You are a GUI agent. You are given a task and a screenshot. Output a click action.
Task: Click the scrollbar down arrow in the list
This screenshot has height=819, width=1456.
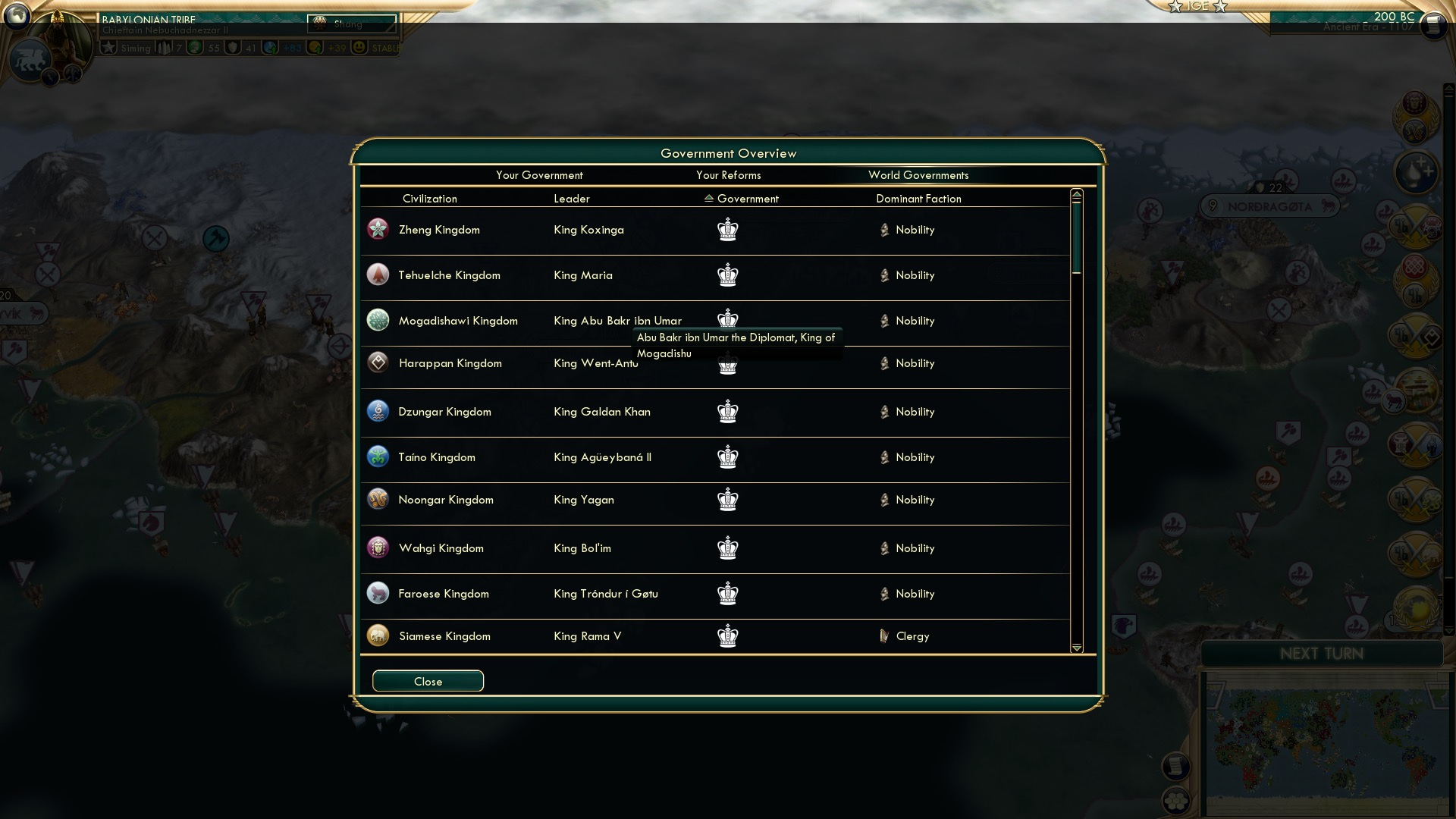(1077, 648)
